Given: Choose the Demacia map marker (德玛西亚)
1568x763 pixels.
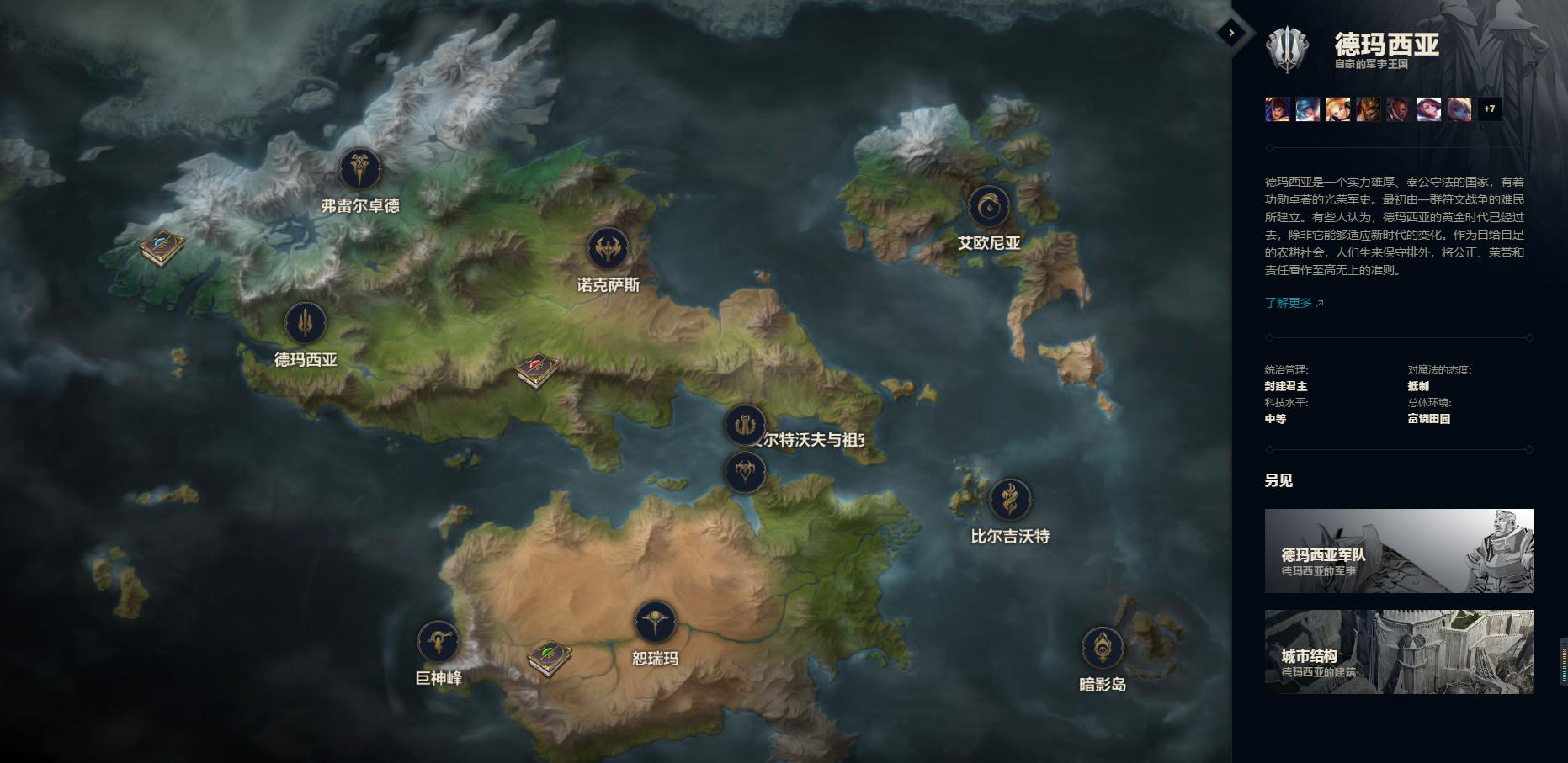Looking at the screenshot, I should pos(306,324).
